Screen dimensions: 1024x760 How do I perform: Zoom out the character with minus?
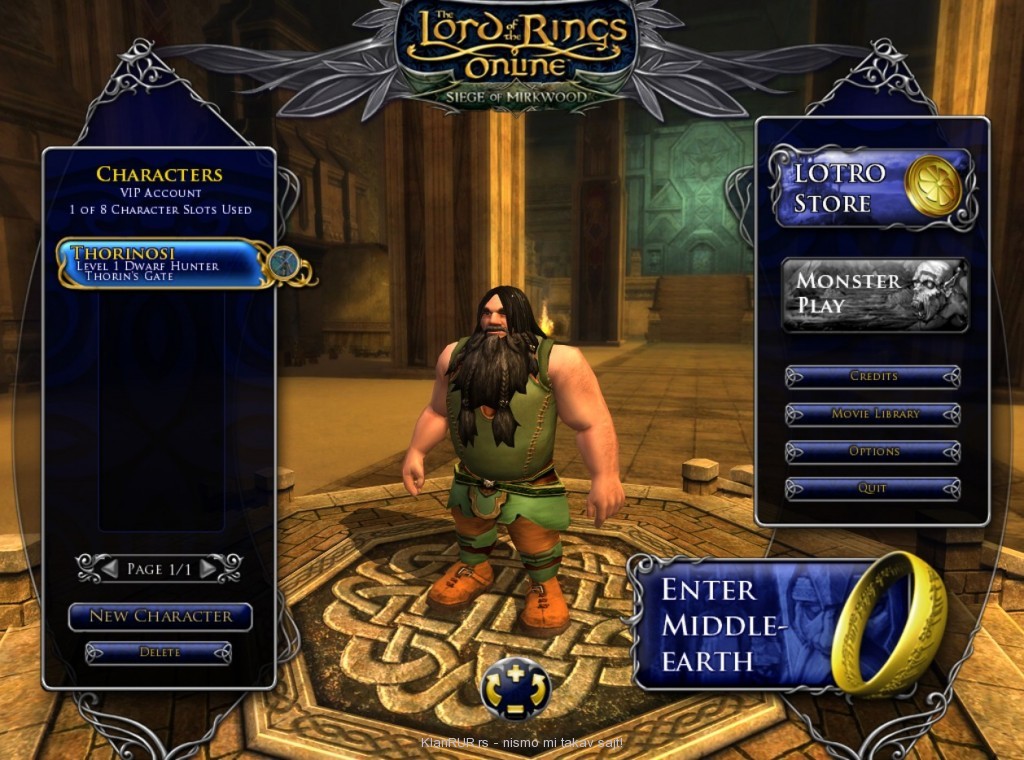click(x=516, y=709)
